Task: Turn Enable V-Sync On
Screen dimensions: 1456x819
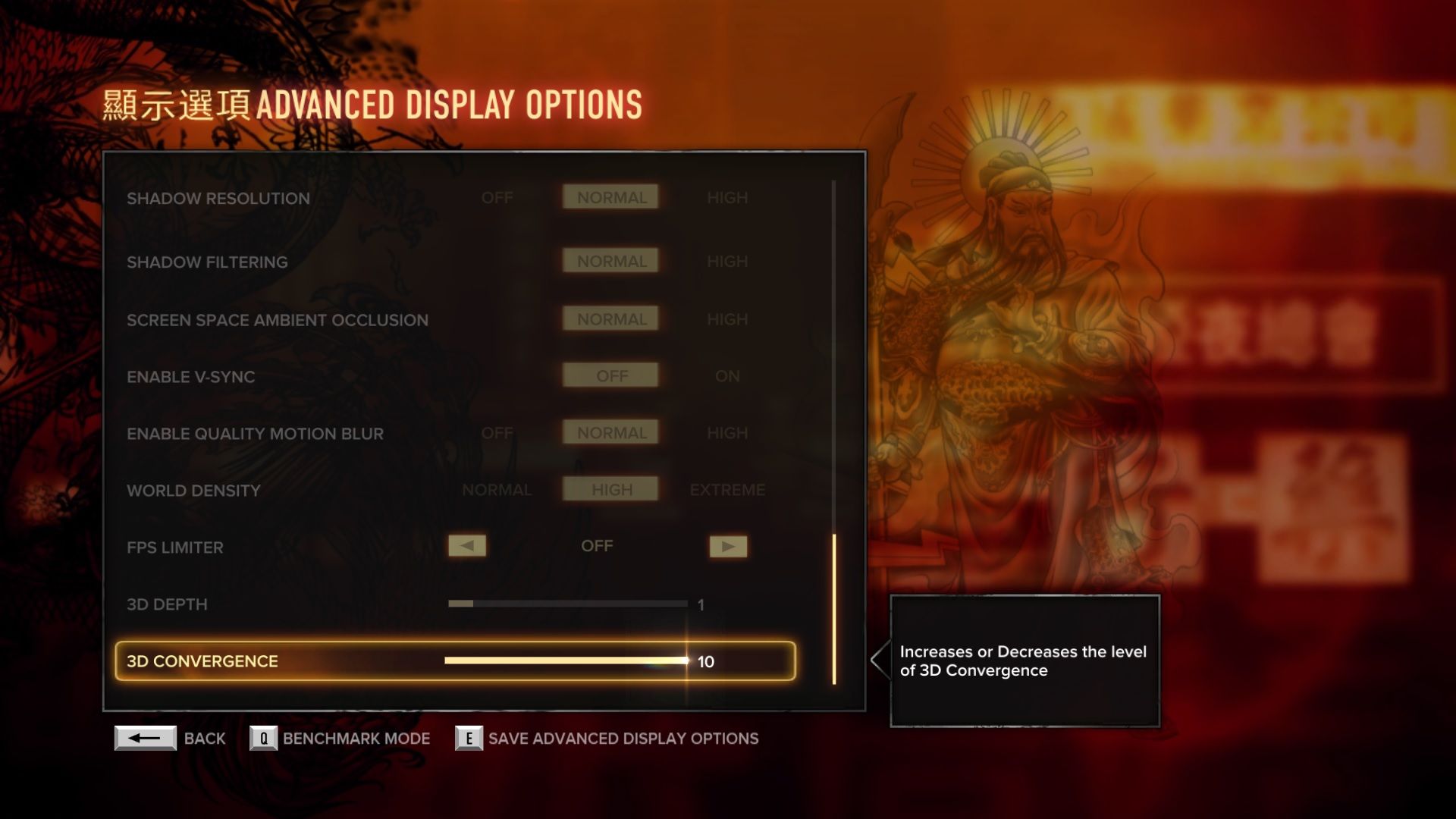Action: tap(726, 376)
